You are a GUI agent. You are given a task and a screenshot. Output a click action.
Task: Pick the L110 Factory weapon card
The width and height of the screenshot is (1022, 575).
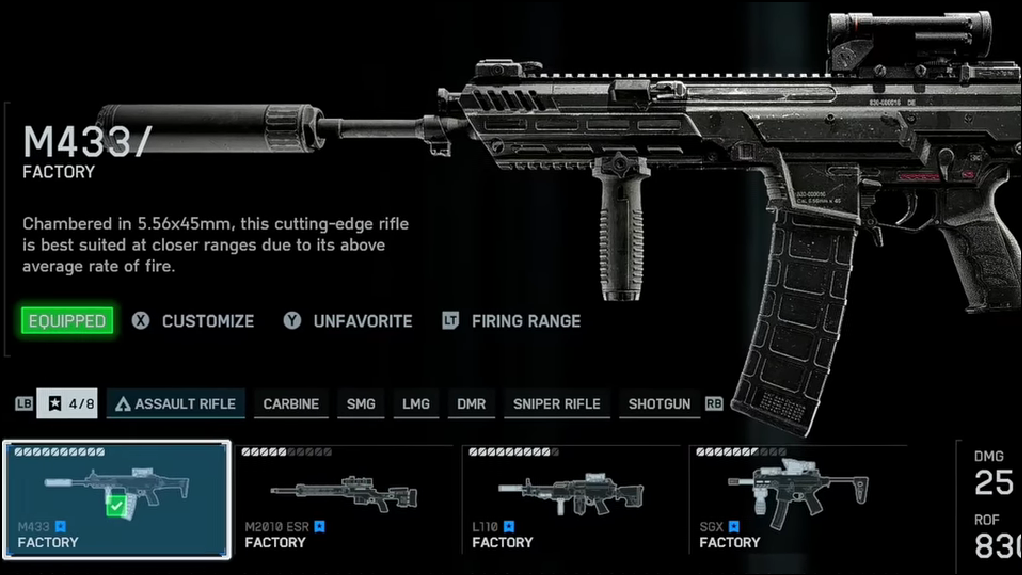coord(571,500)
